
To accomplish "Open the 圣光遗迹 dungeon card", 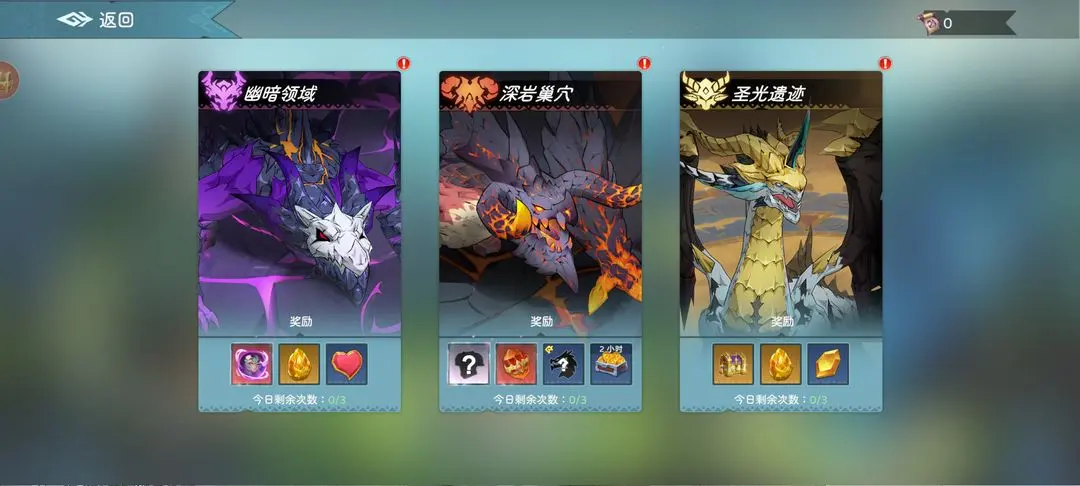I will [x=781, y=210].
